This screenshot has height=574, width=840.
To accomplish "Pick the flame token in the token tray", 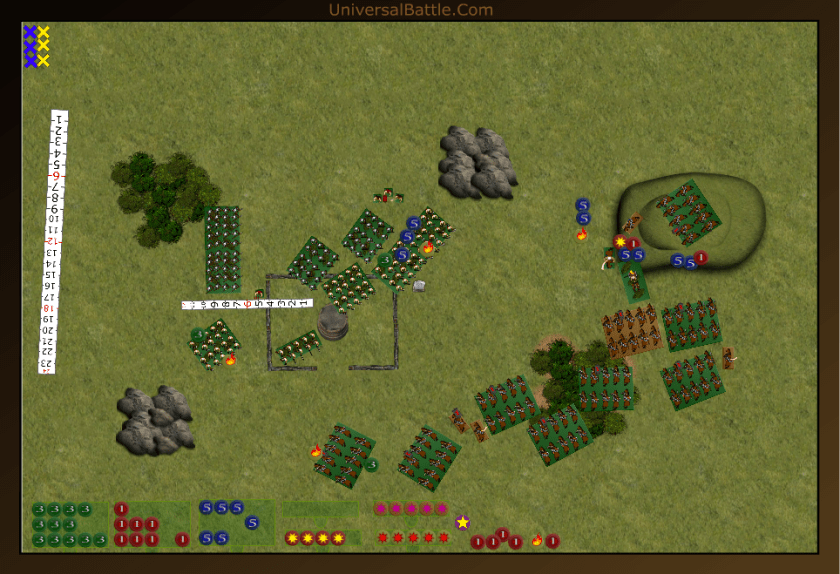I will 537,541.
